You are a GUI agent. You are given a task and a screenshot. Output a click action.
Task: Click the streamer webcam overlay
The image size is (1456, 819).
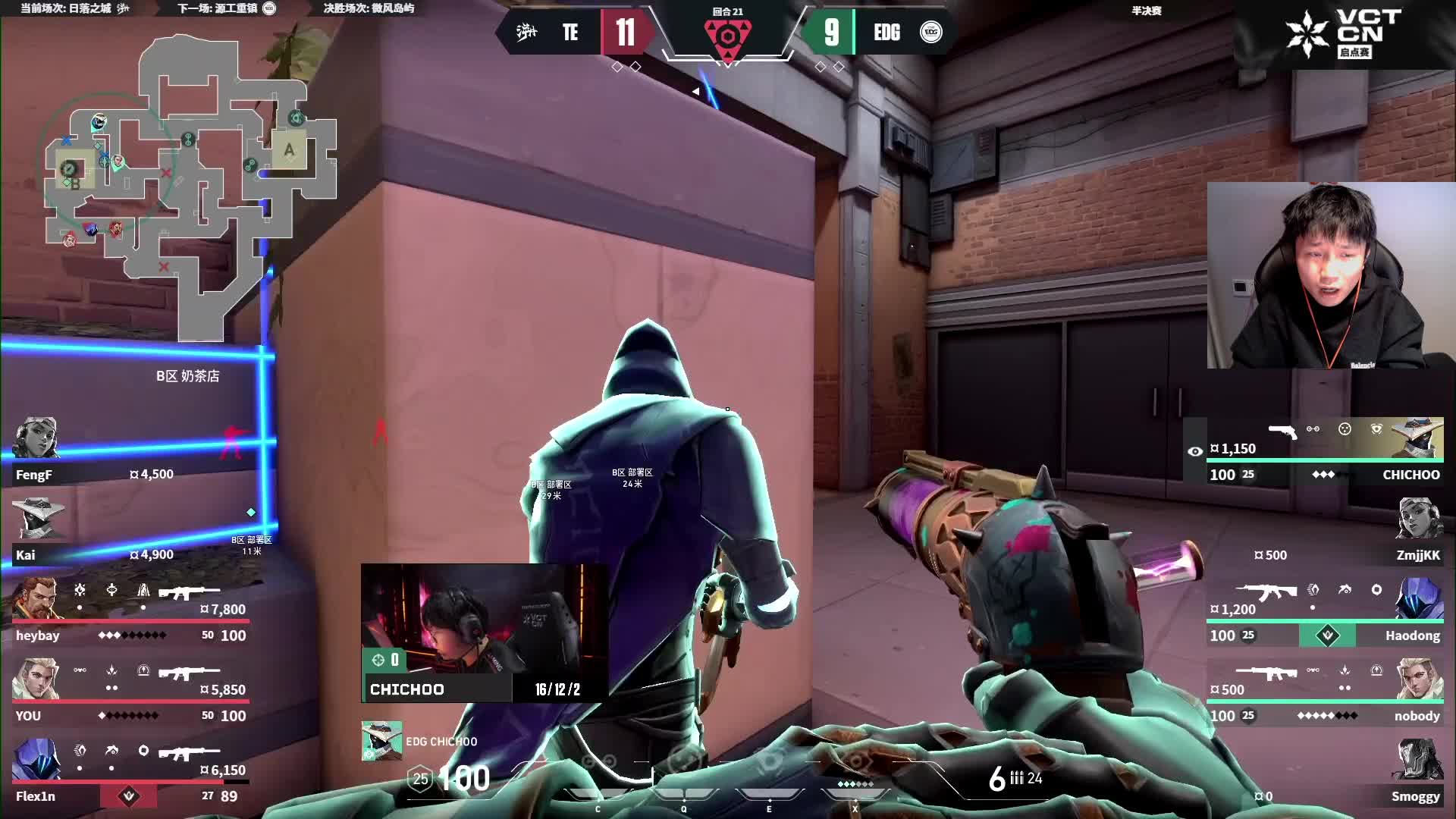coord(1330,275)
